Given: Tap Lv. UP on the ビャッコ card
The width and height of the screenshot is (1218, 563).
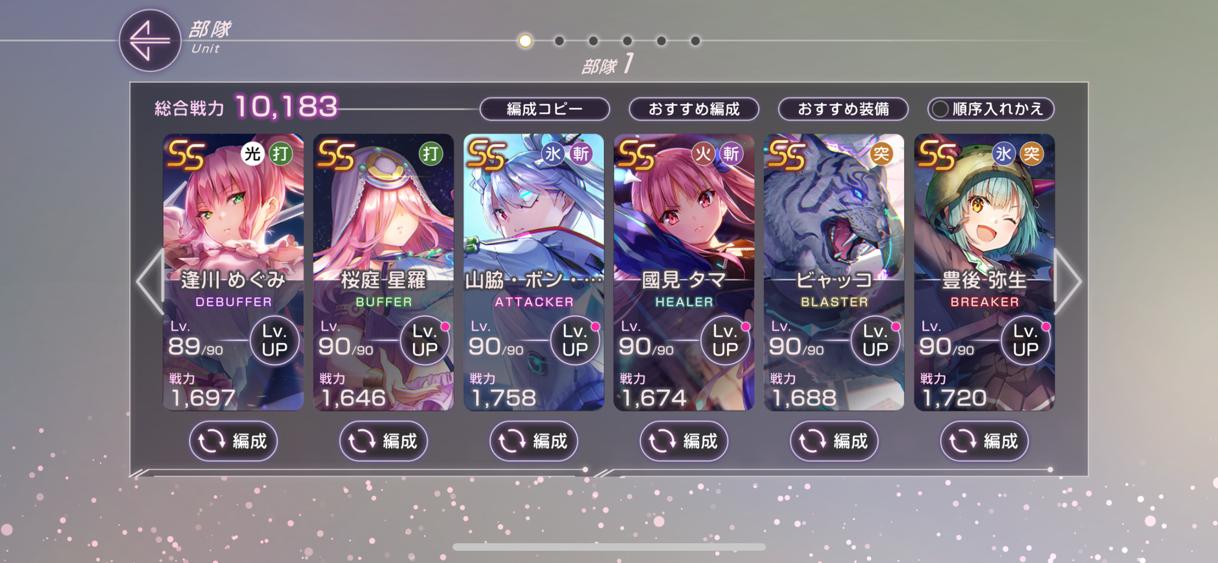Looking at the screenshot, I should 875,340.
